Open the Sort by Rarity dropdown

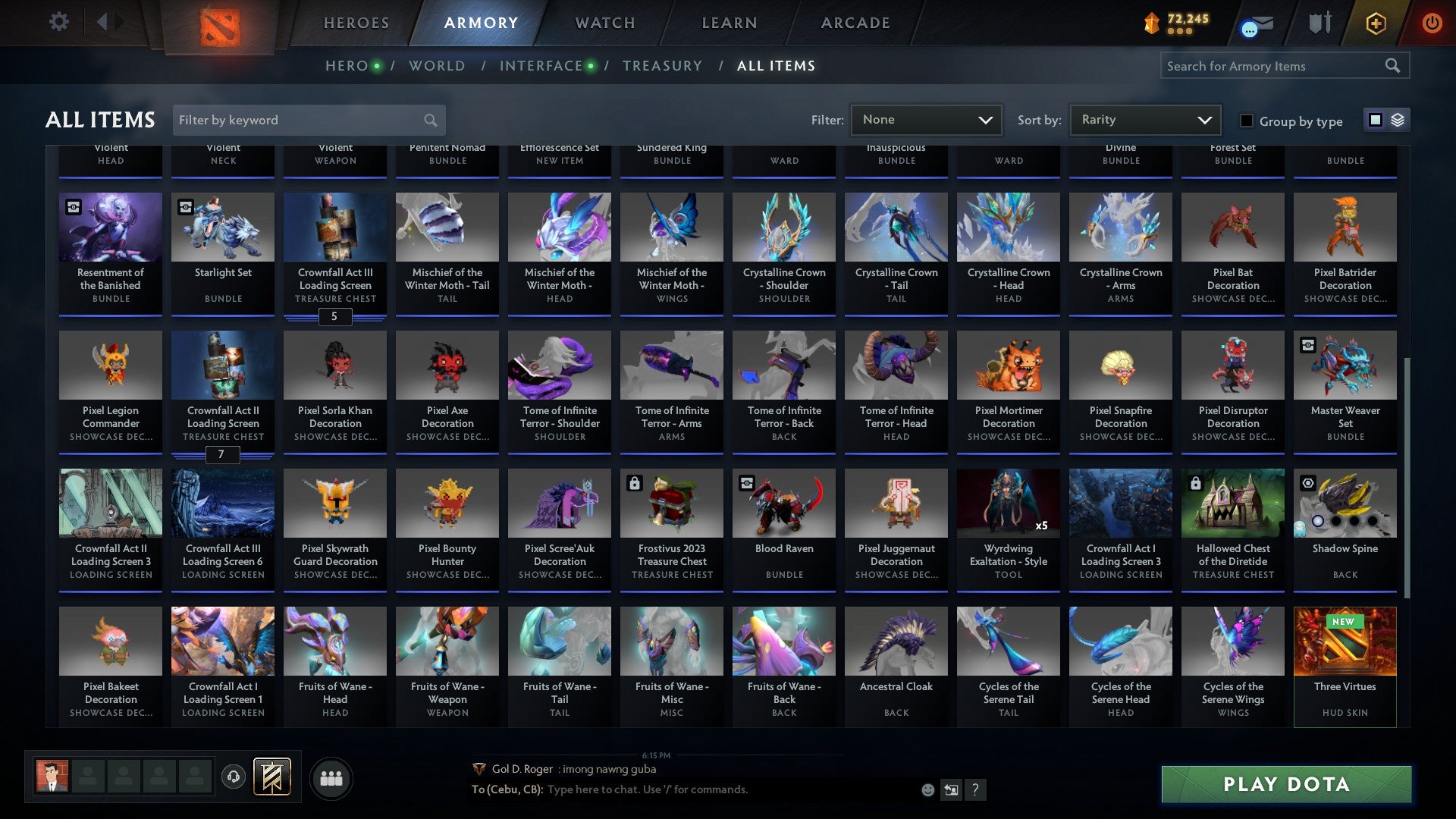point(1144,119)
